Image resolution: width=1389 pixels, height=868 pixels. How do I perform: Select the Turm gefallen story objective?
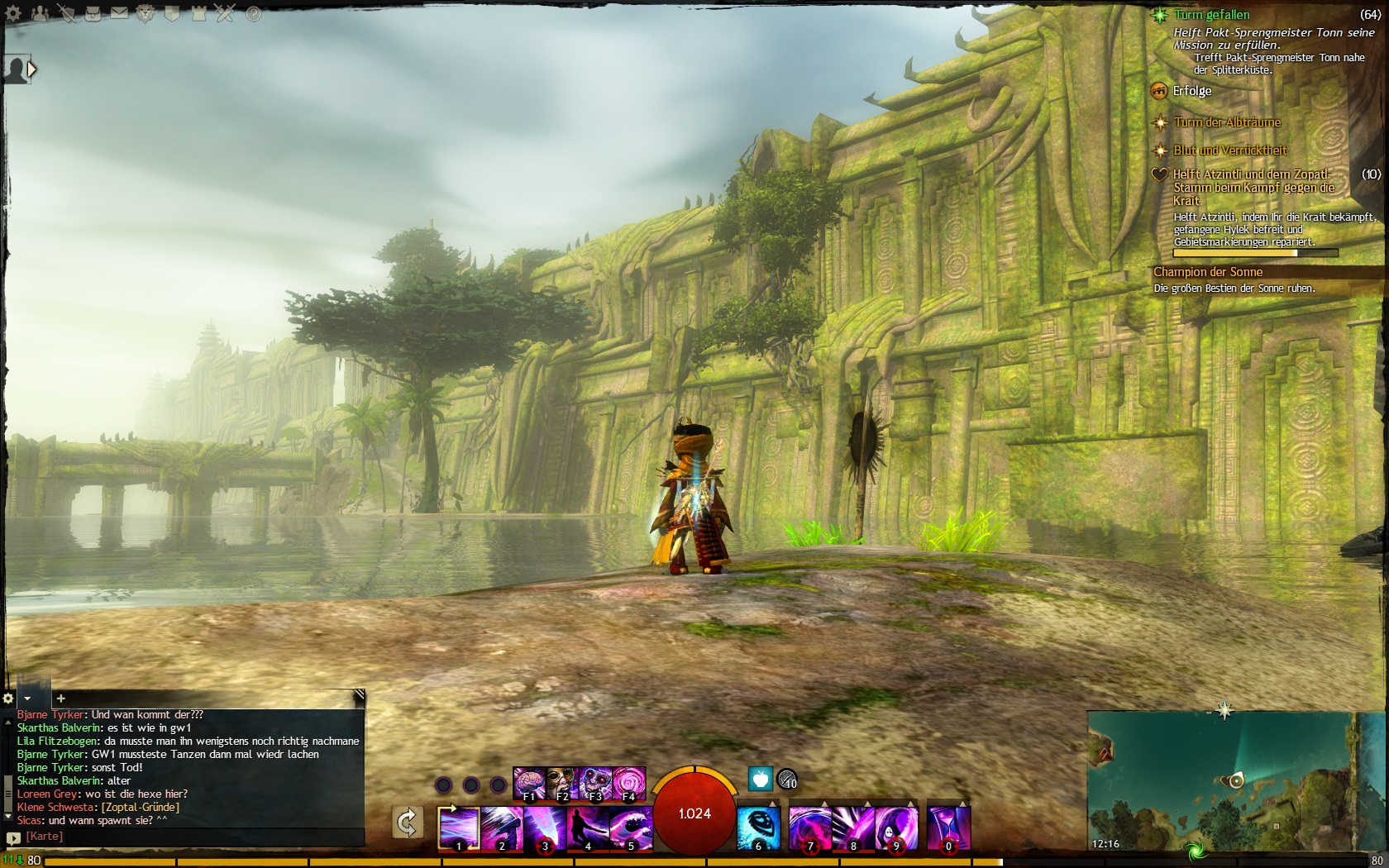(1211, 15)
